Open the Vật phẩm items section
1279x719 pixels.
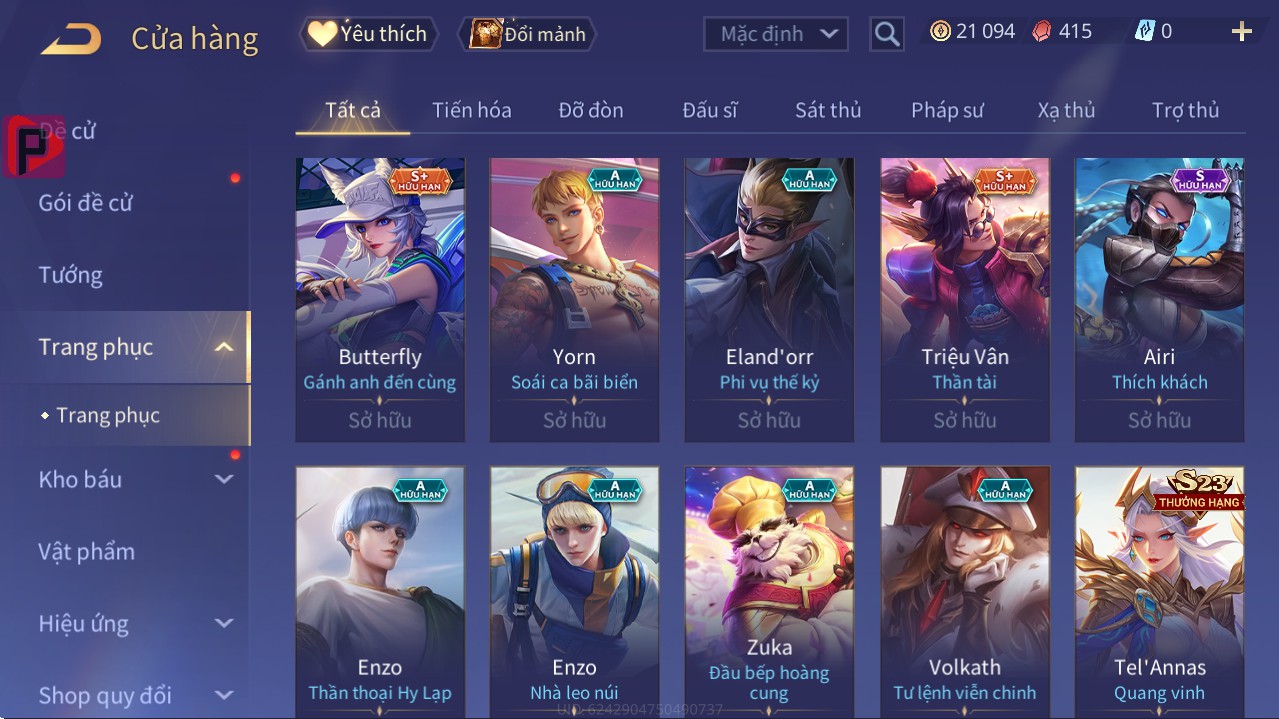pyautogui.click(x=87, y=551)
